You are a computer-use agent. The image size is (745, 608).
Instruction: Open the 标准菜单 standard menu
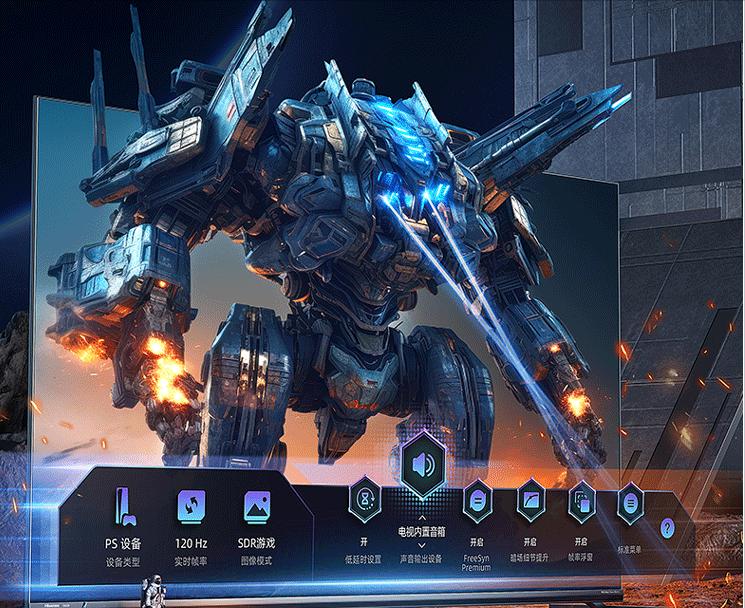629,501
